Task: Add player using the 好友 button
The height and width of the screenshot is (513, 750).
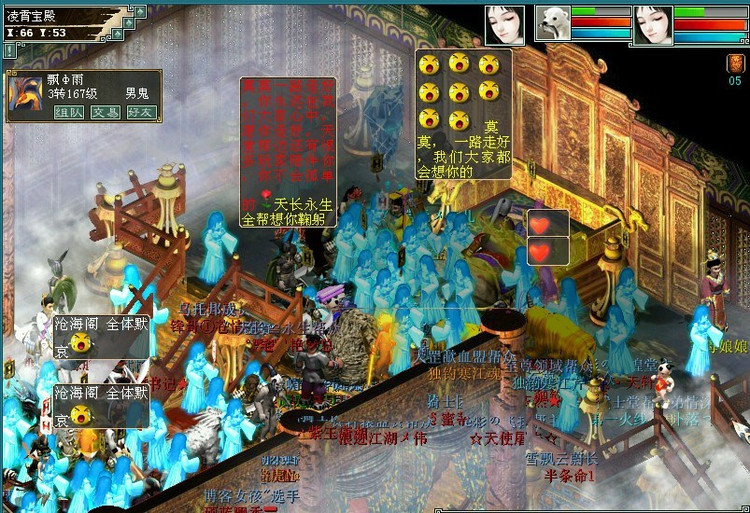Action: [x=141, y=113]
